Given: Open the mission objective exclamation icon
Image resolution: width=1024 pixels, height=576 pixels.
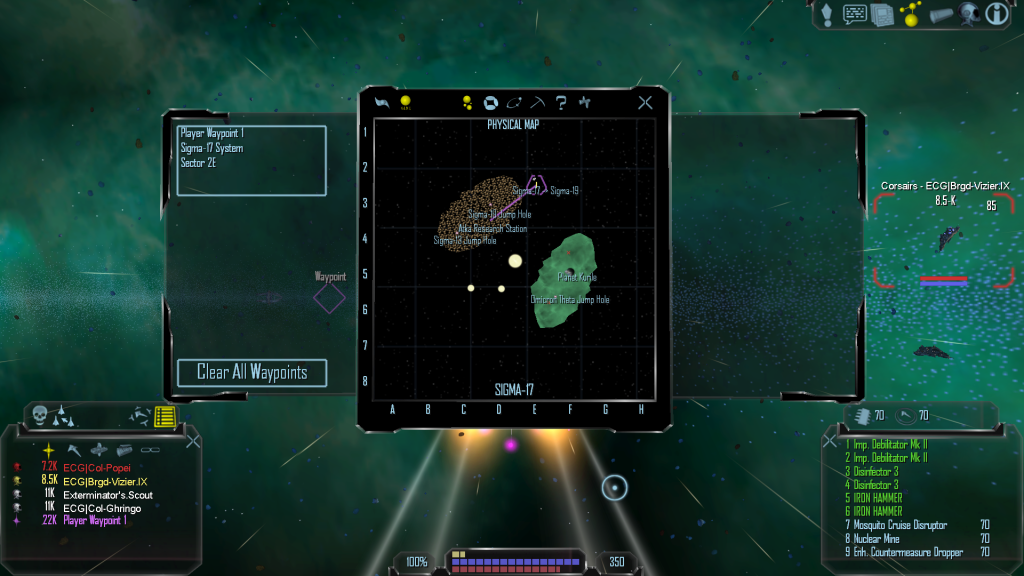Looking at the screenshot, I should pyautogui.click(x=826, y=14).
